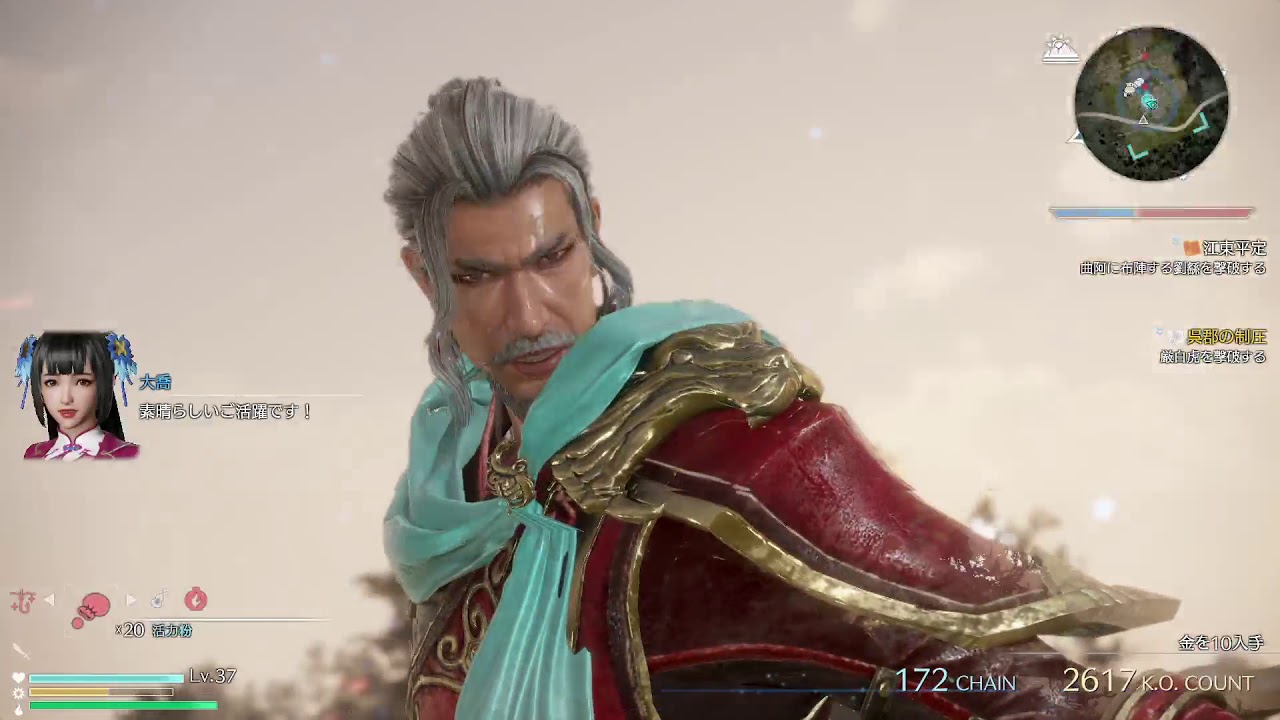Click the triangle player marker on the minimap

(x=1143, y=120)
